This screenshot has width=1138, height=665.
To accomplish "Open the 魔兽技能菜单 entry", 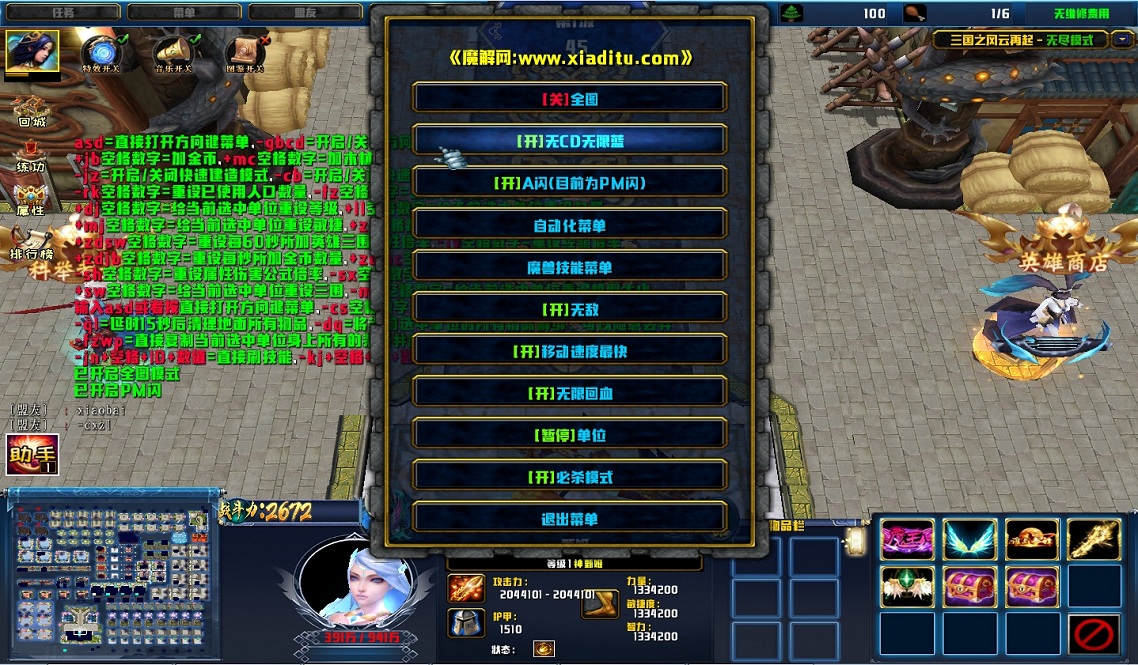I will coord(569,266).
